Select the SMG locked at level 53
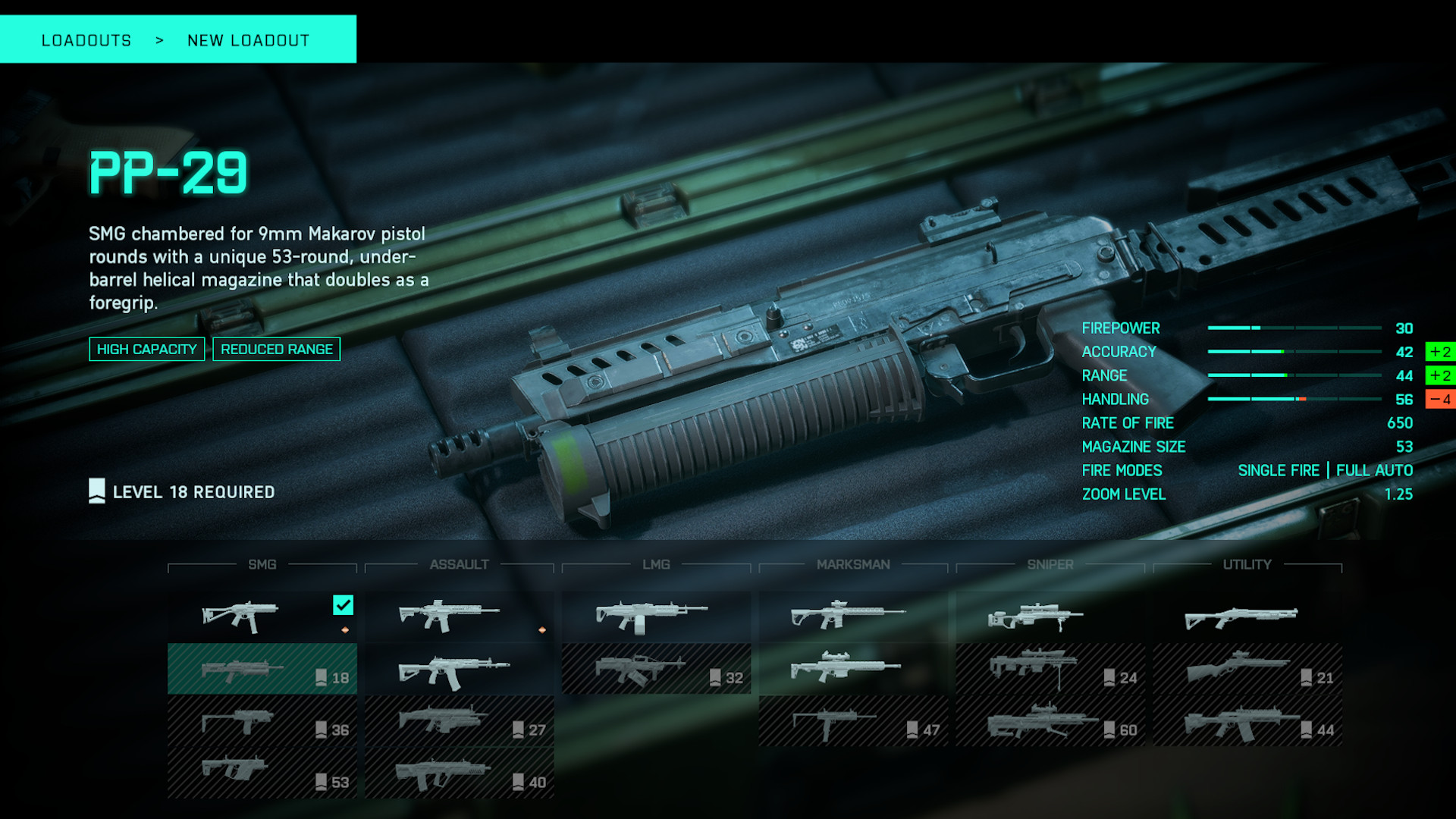The image size is (1456, 819). click(262, 773)
